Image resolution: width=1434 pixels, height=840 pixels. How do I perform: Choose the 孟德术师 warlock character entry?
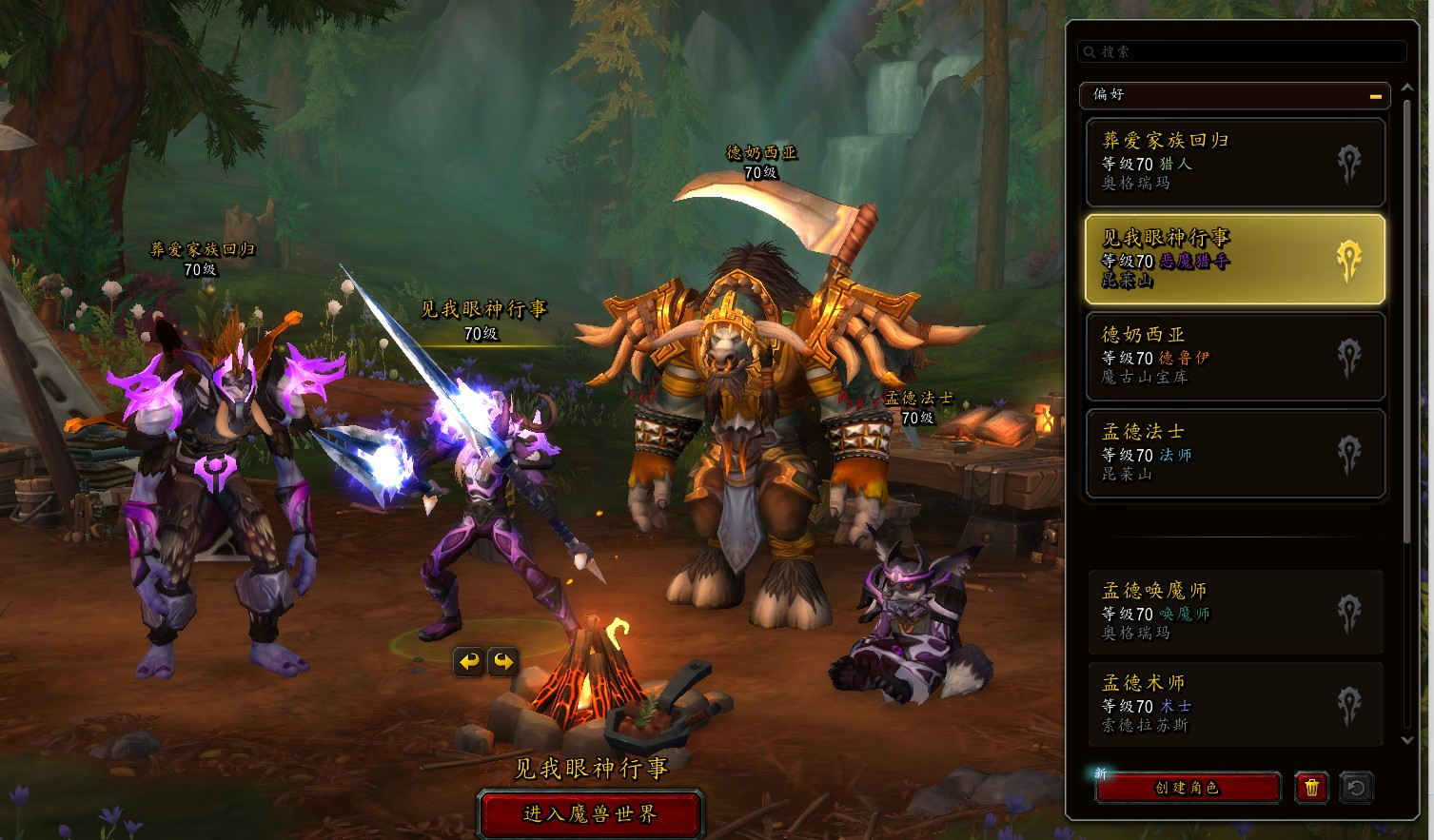[x=1234, y=704]
